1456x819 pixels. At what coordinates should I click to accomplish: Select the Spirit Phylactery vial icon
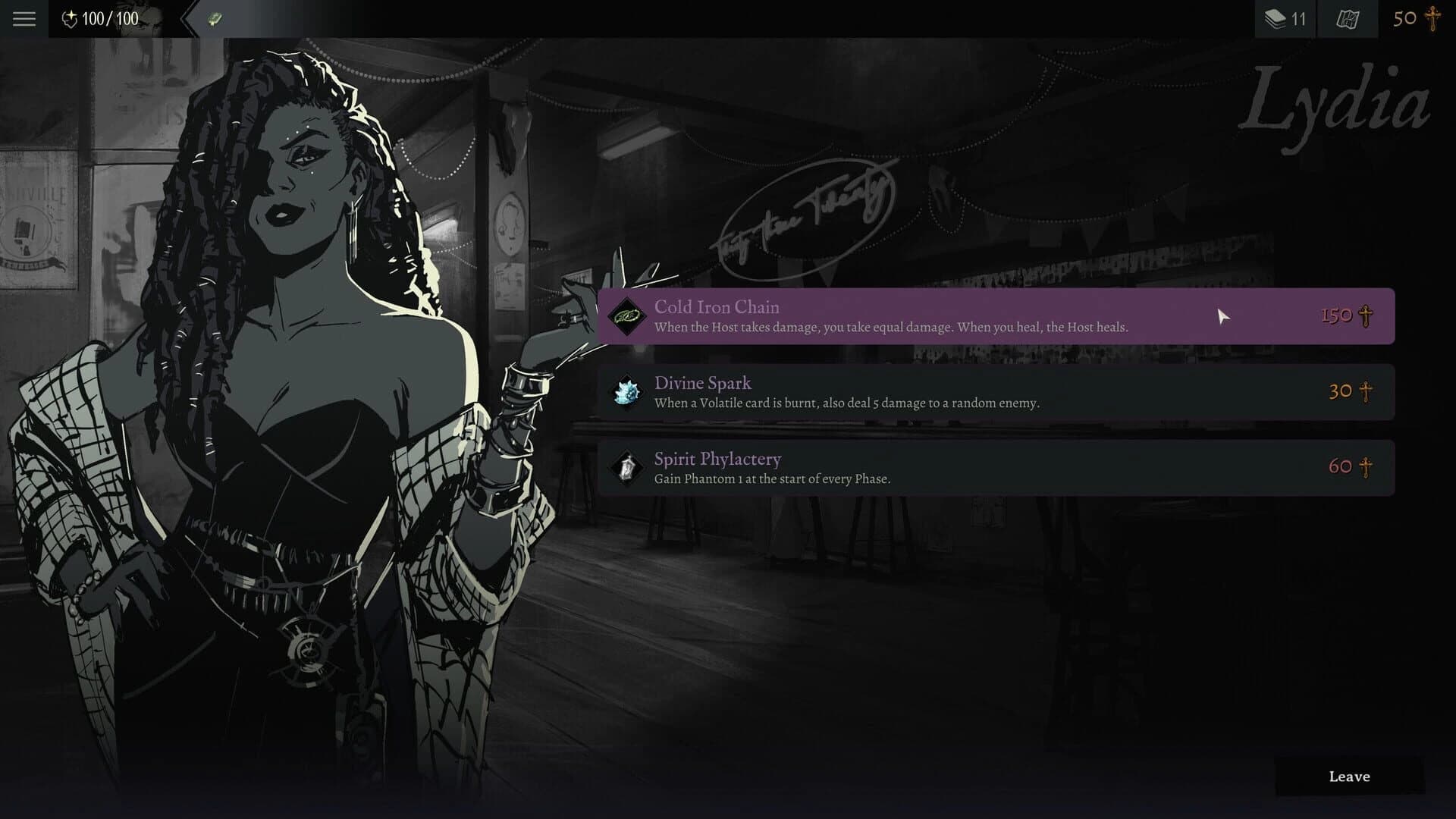click(625, 468)
